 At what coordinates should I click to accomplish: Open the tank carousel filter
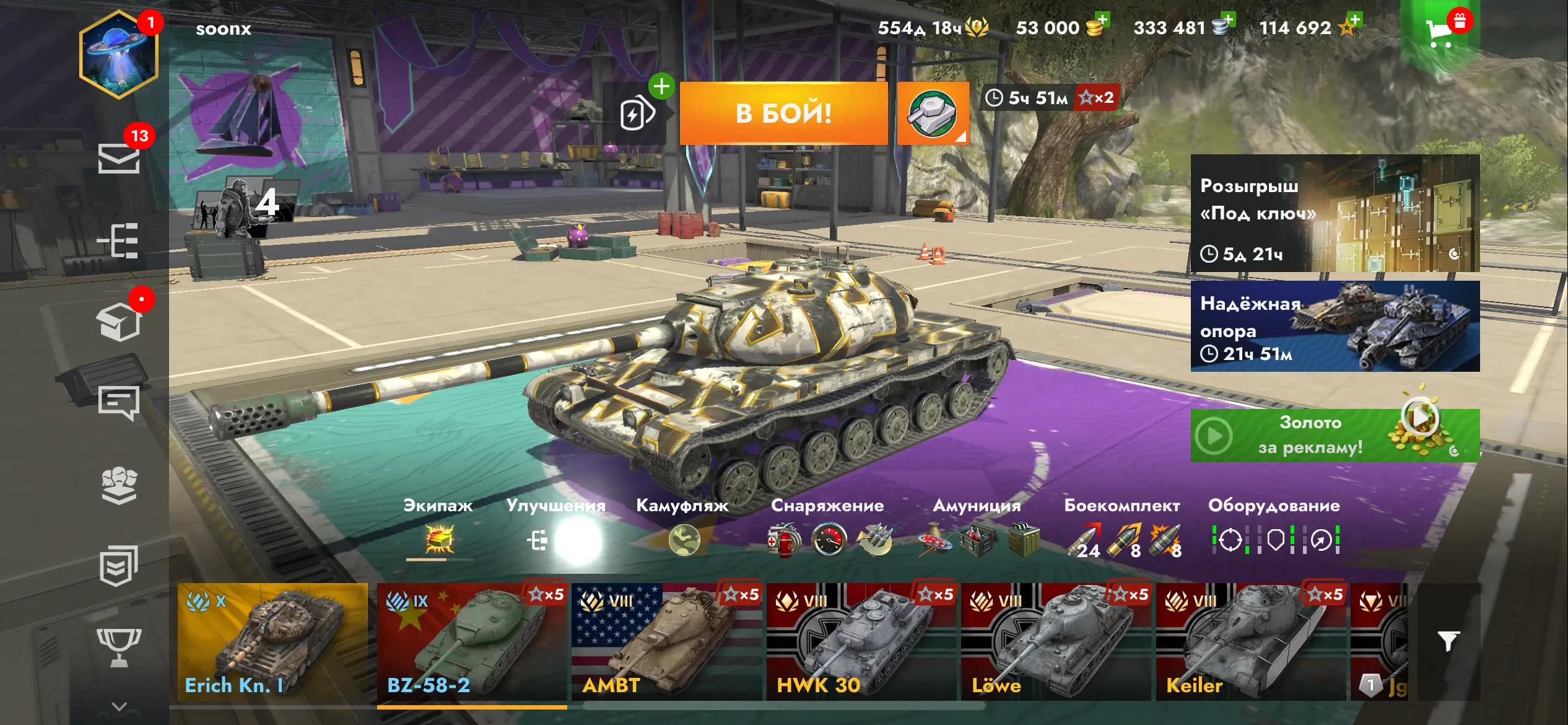tap(1448, 642)
